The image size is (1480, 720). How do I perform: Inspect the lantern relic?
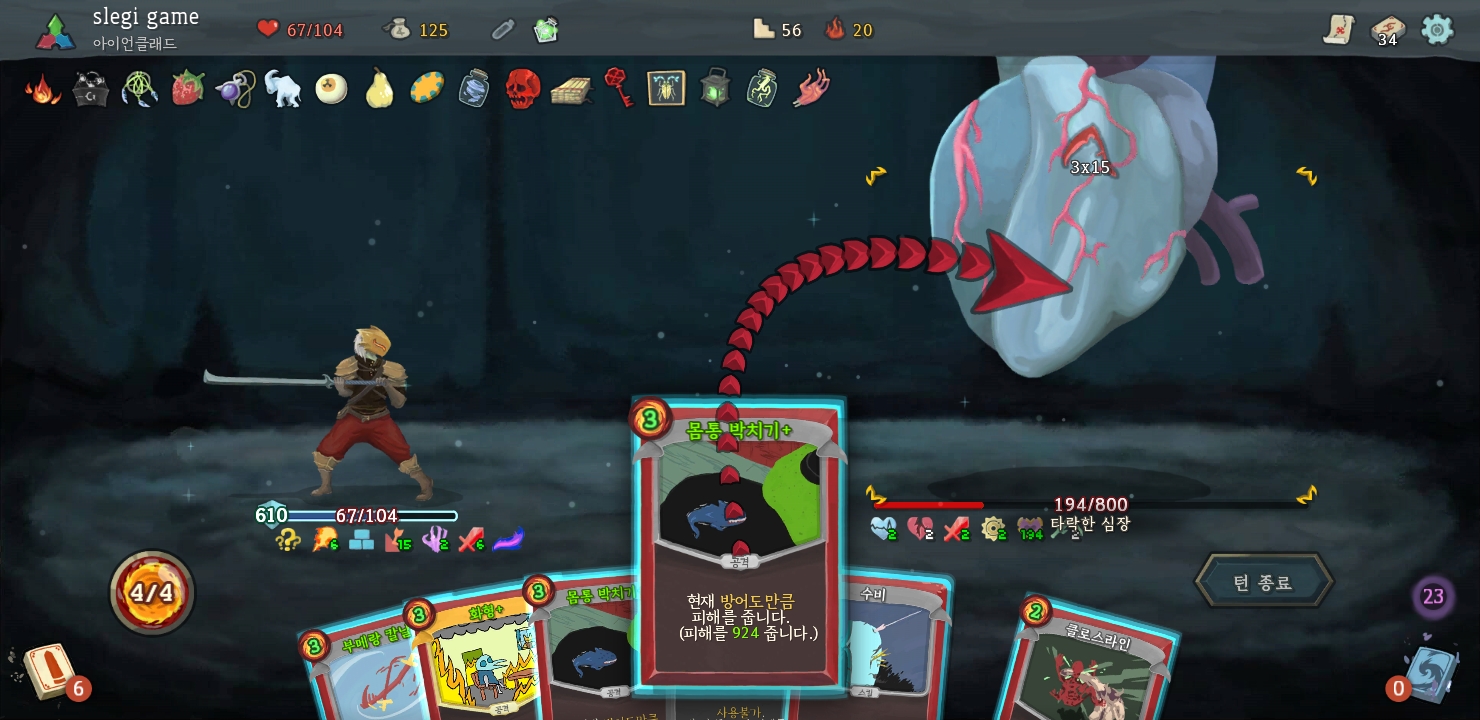coord(714,88)
